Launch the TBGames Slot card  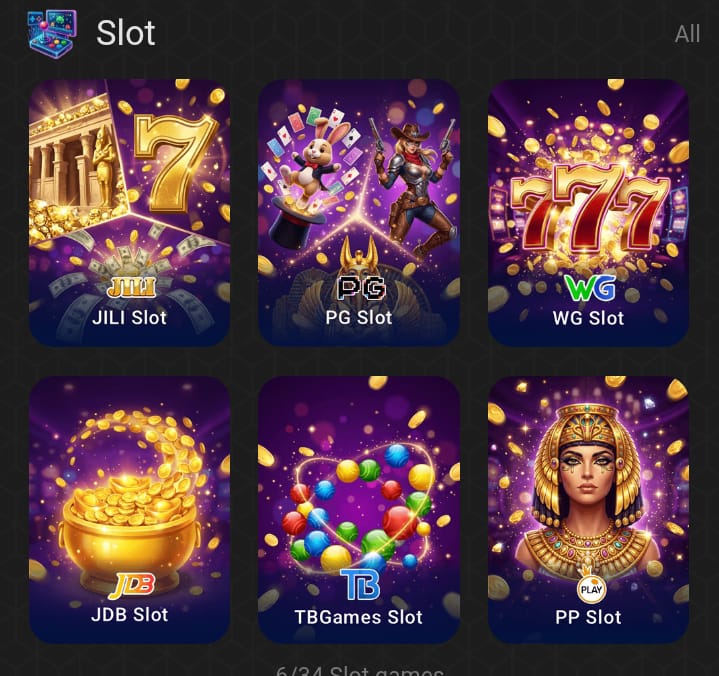coord(359,508)
